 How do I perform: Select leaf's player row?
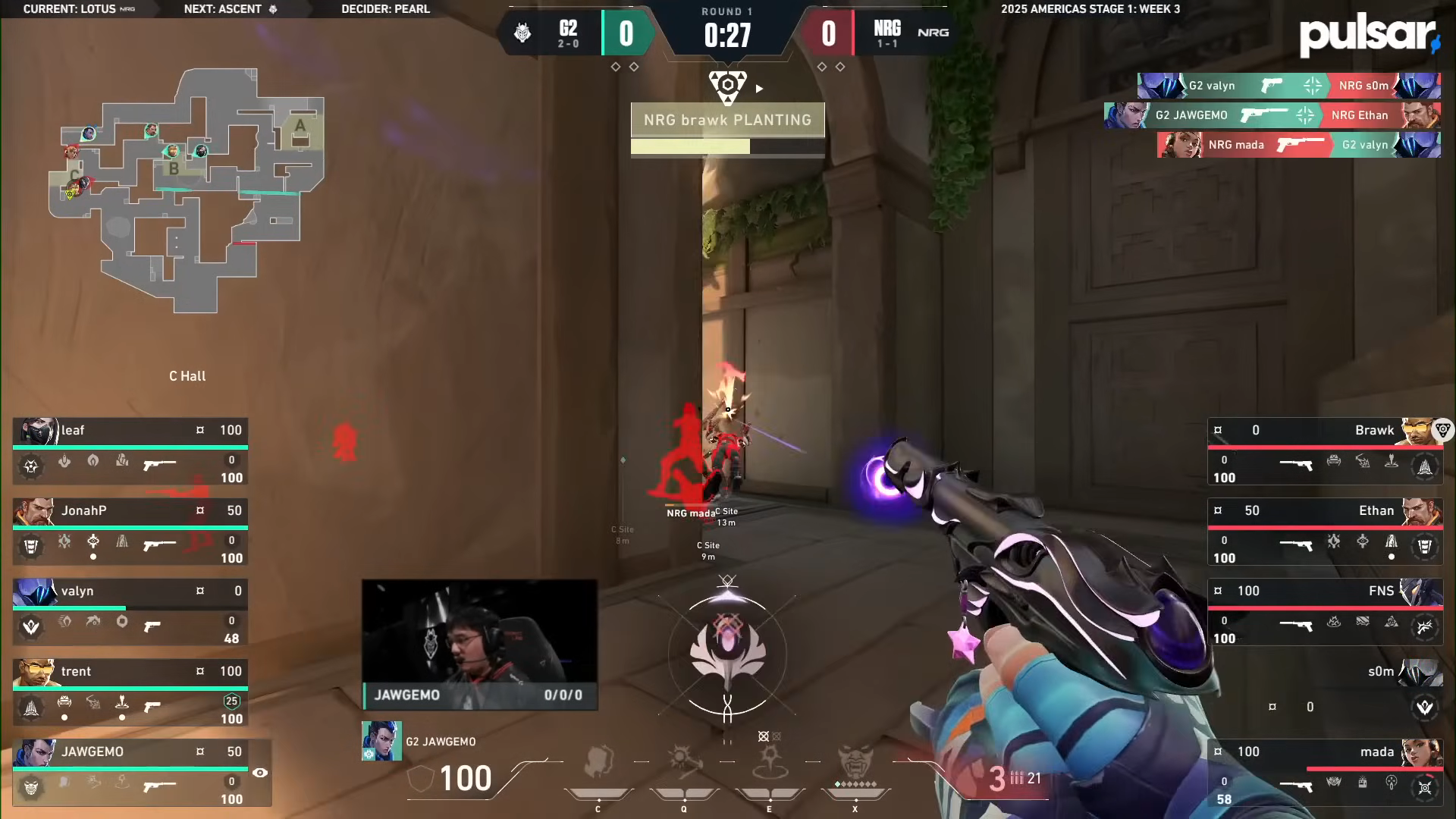coord(130,450)
